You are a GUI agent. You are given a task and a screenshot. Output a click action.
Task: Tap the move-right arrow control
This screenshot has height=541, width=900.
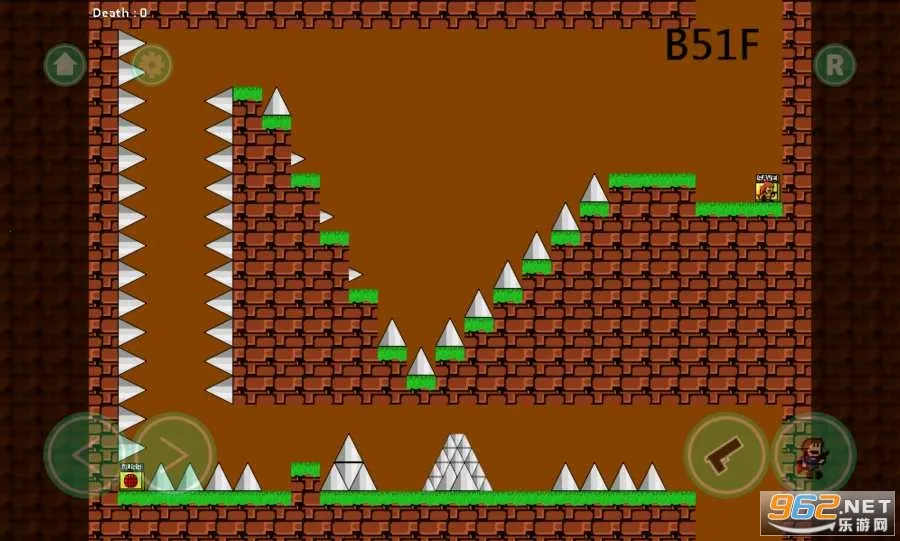click(174, 455)
